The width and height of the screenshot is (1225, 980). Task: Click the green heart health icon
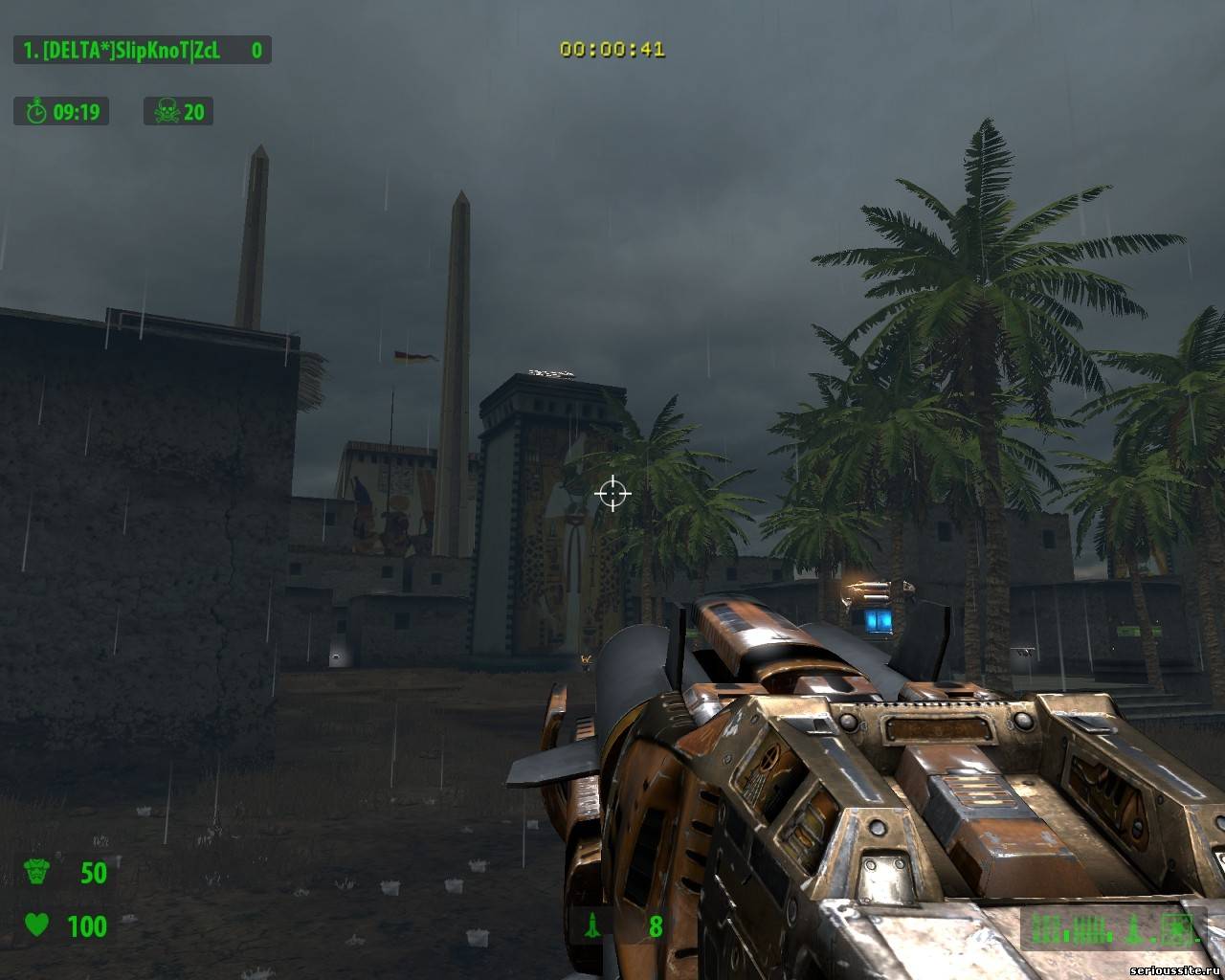coord(36,925)
